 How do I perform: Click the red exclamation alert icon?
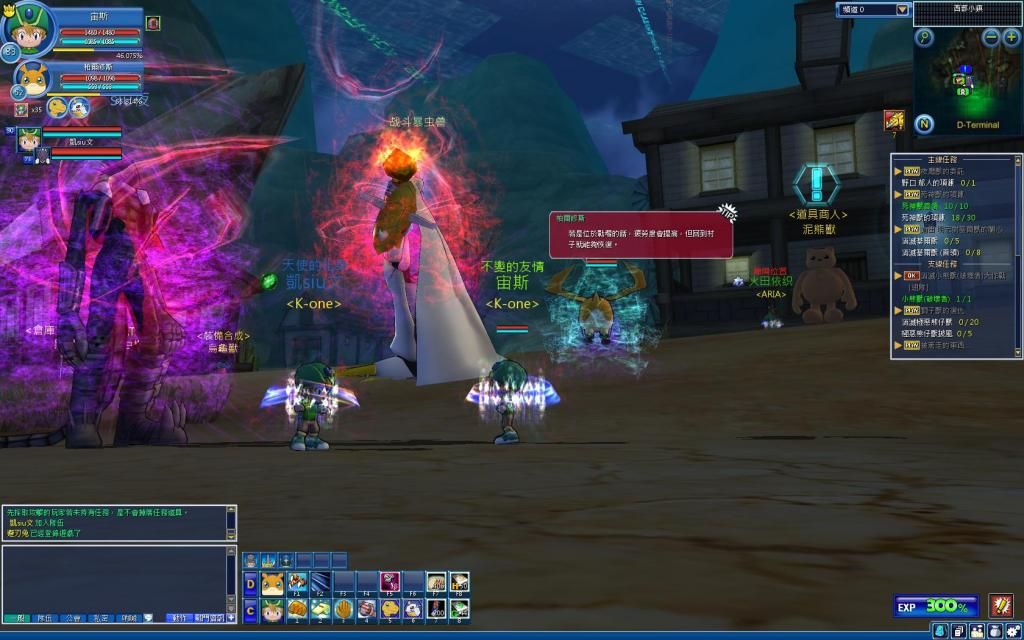coord(1000,605)
